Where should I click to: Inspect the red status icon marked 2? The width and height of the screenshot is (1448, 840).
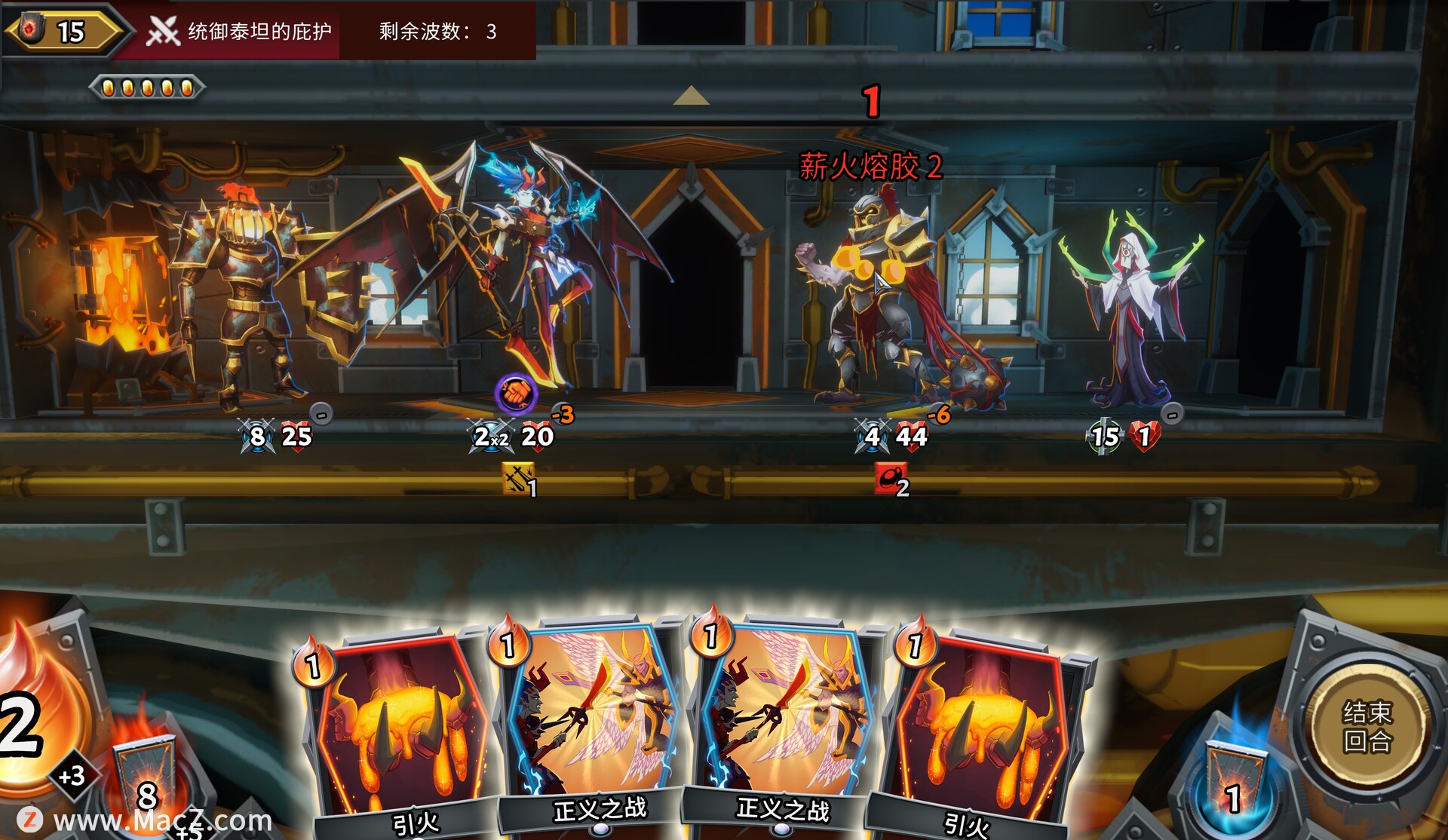pos(891,480)
